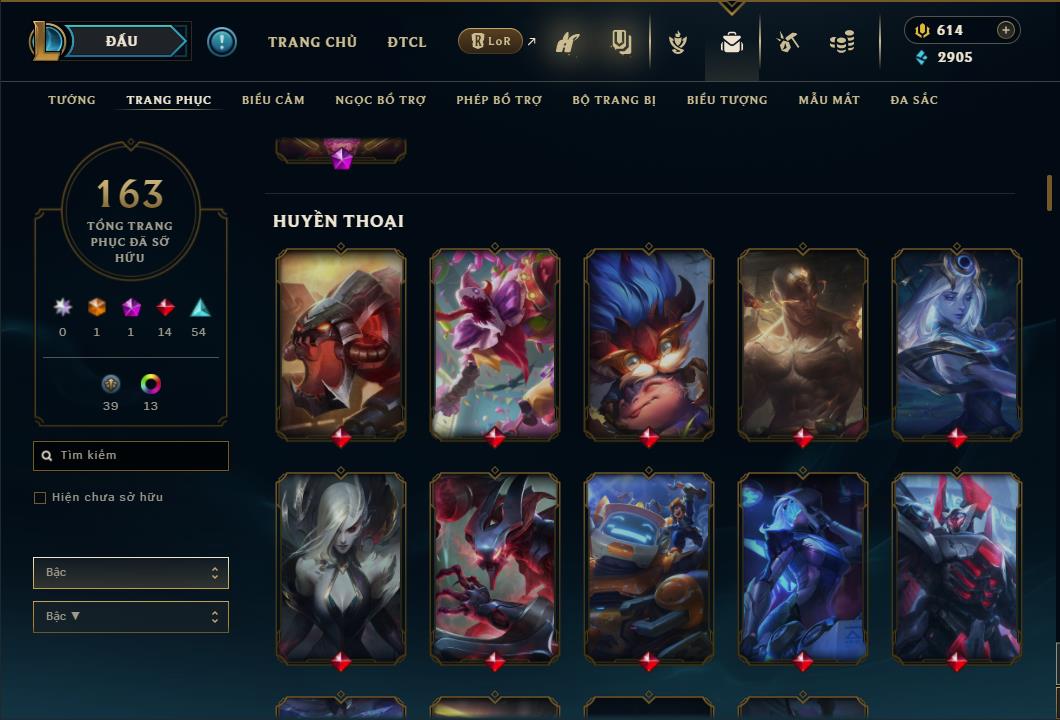The image size is (1060, 720).
Task: Open the Bậc ▼ sort dropdown
Action: pyautogui.click(x=131, y=617)
